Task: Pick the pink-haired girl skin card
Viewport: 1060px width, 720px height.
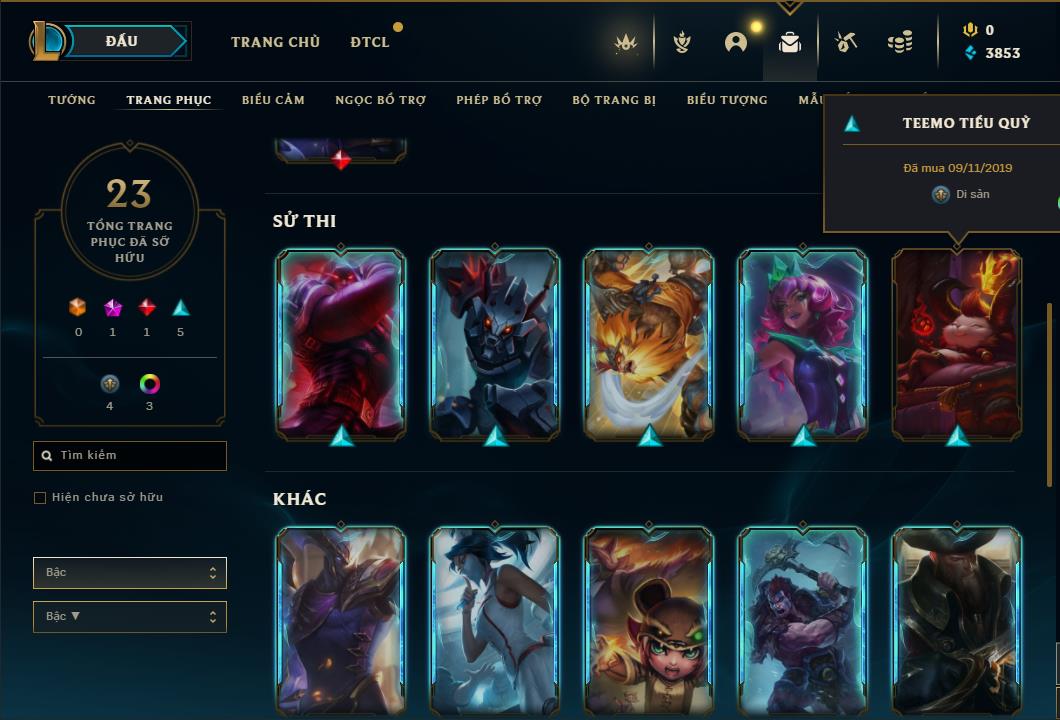Action: tap(803, 342)
